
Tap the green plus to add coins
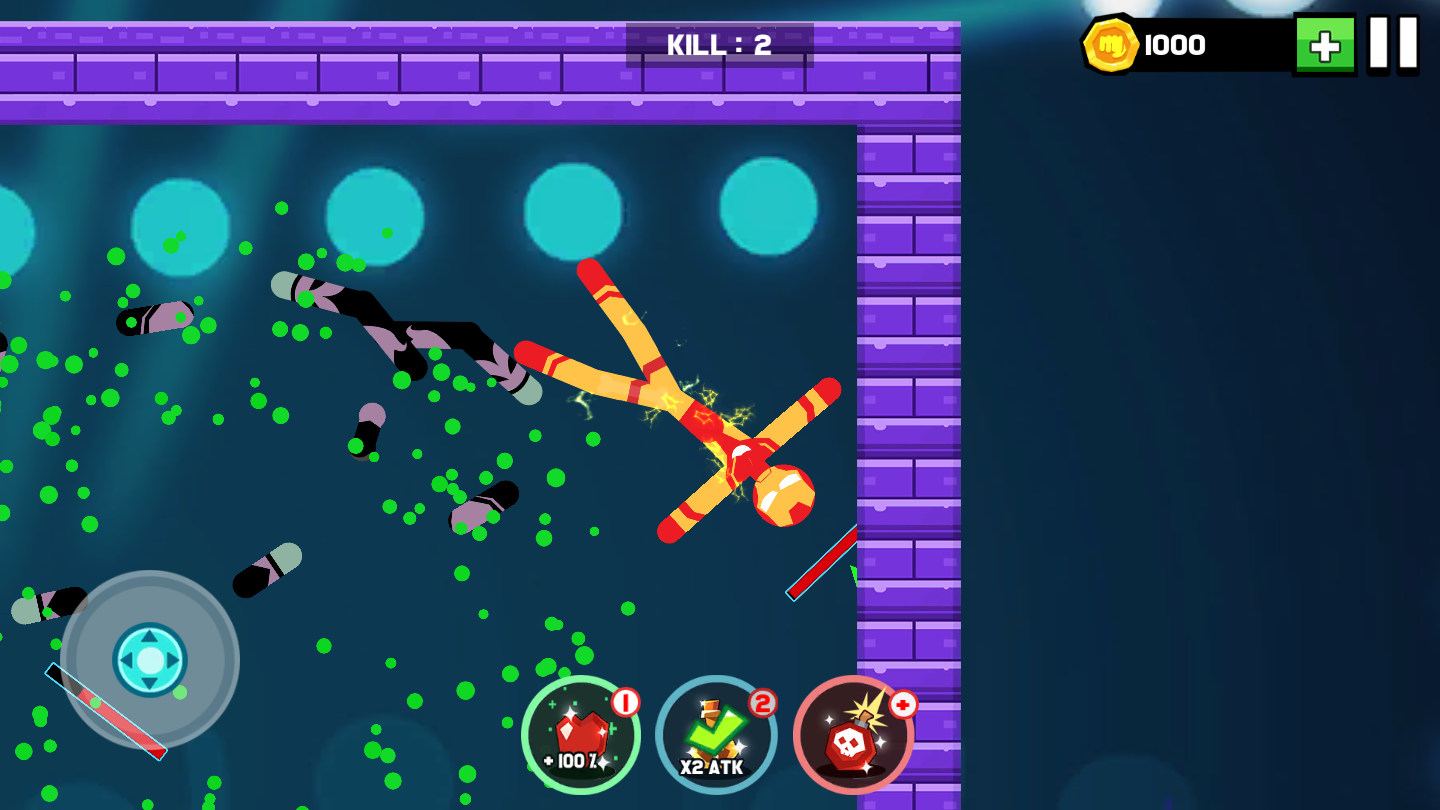1325,45
